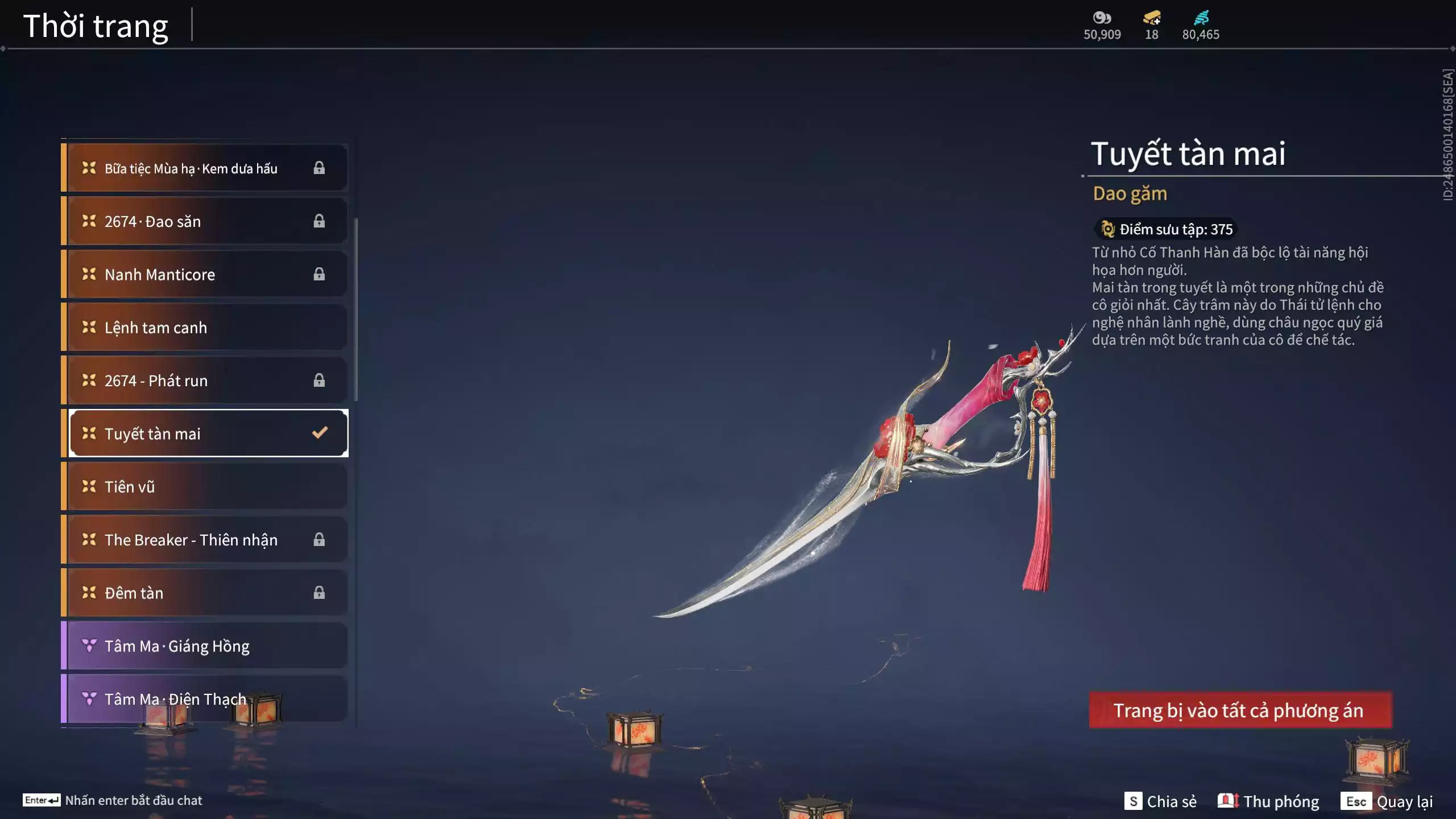Click the Tuyết tàn mai list row
This screenshot has height=819, width=1456.
(x=205, y=433)
